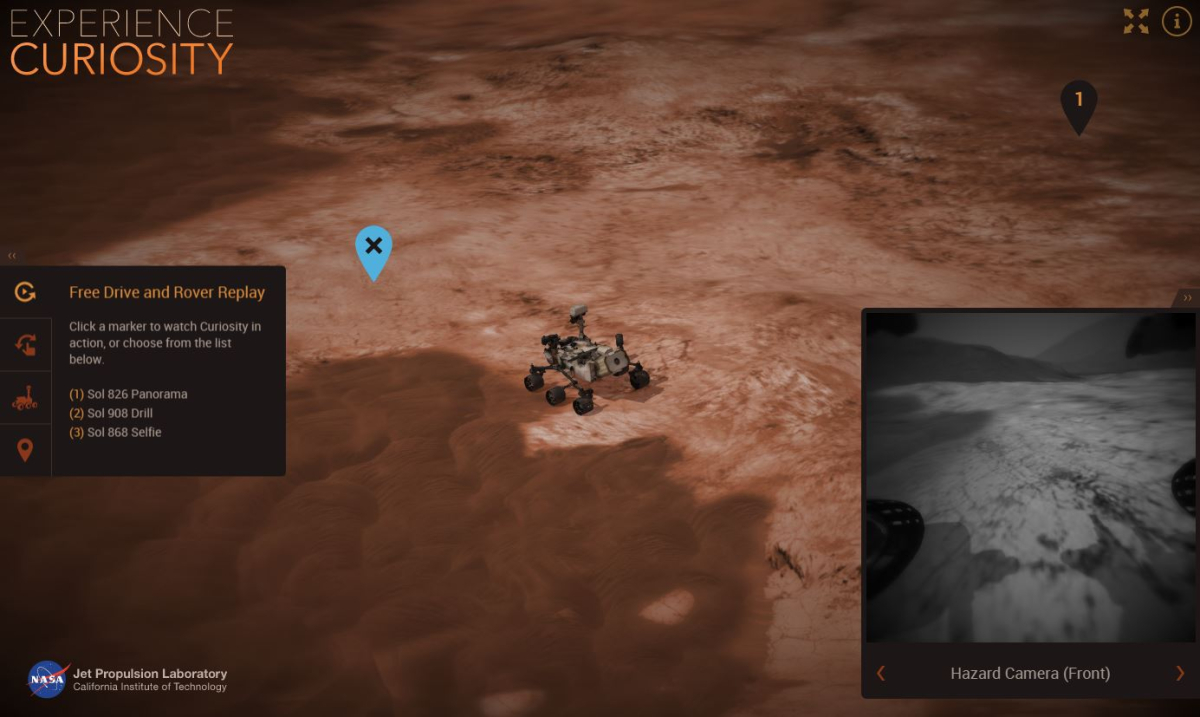This screenshot has height=717, width=1200.
Task: Choose Sol 826 Panorama from the list
Action: 128,394
